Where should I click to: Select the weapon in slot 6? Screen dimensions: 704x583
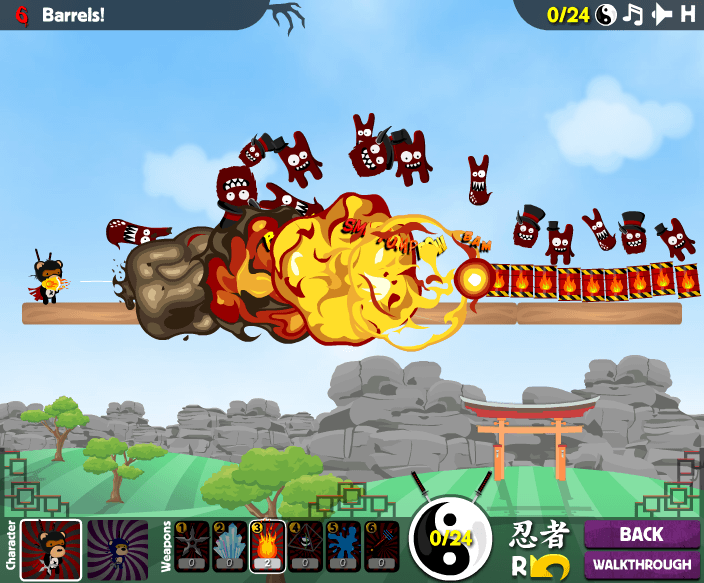click(x=380, y=547)
